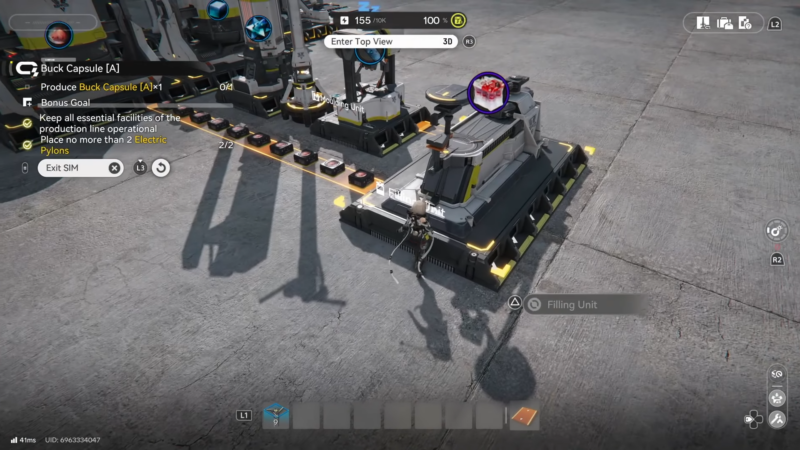Viewport: 800px width, 450px height.
Task: Toggle the 3D view indicator
Action: (x=449, y=41)
